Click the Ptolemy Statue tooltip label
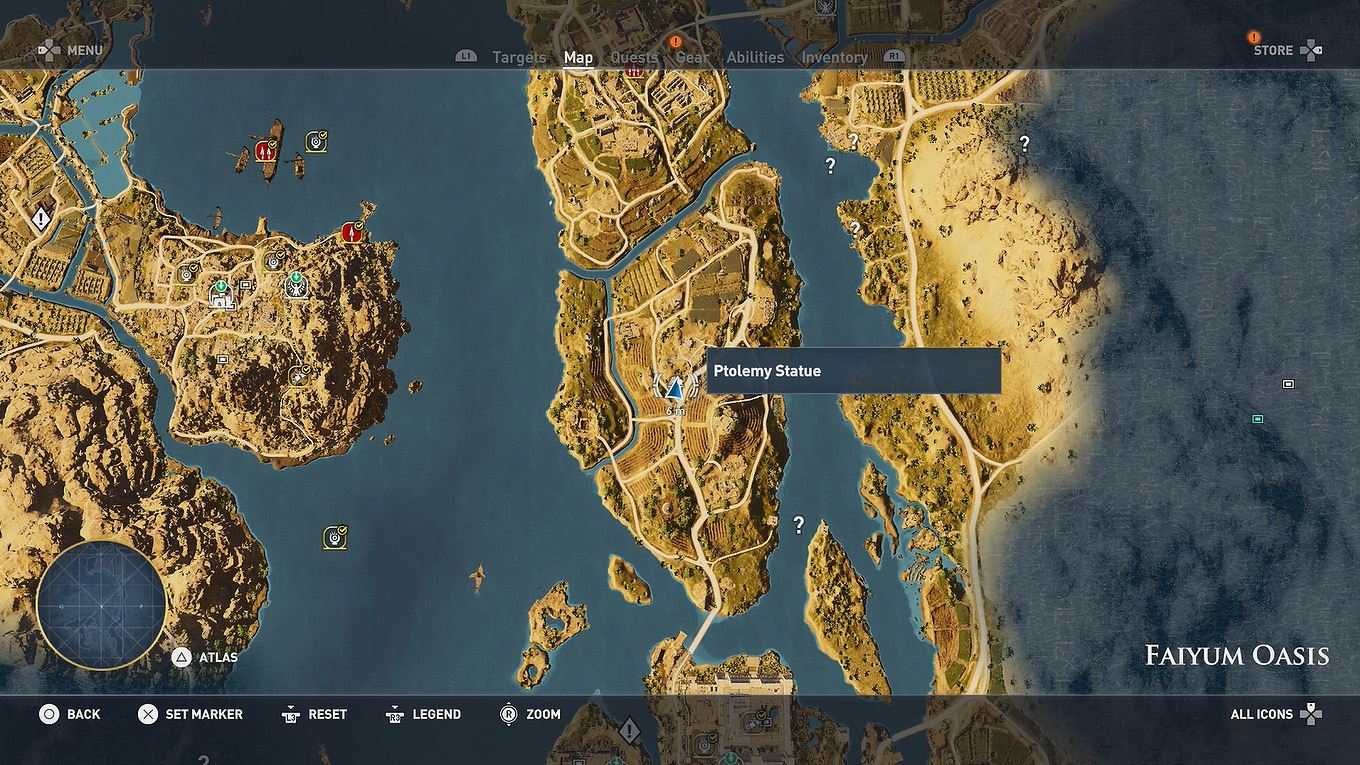The width and height of the screenshot is (1360, 765). coord(766,370)
